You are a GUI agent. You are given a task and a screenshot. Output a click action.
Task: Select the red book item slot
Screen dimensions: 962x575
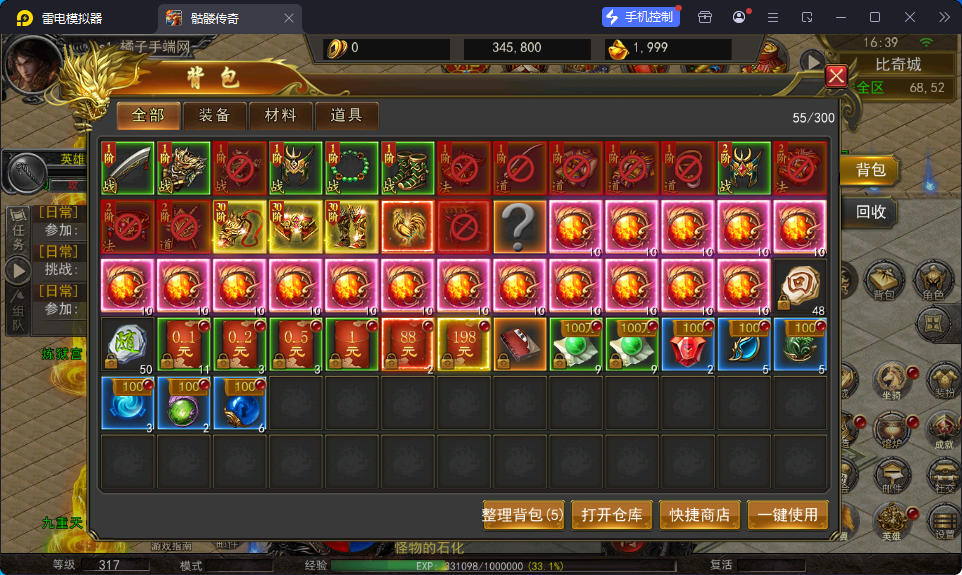519,344
